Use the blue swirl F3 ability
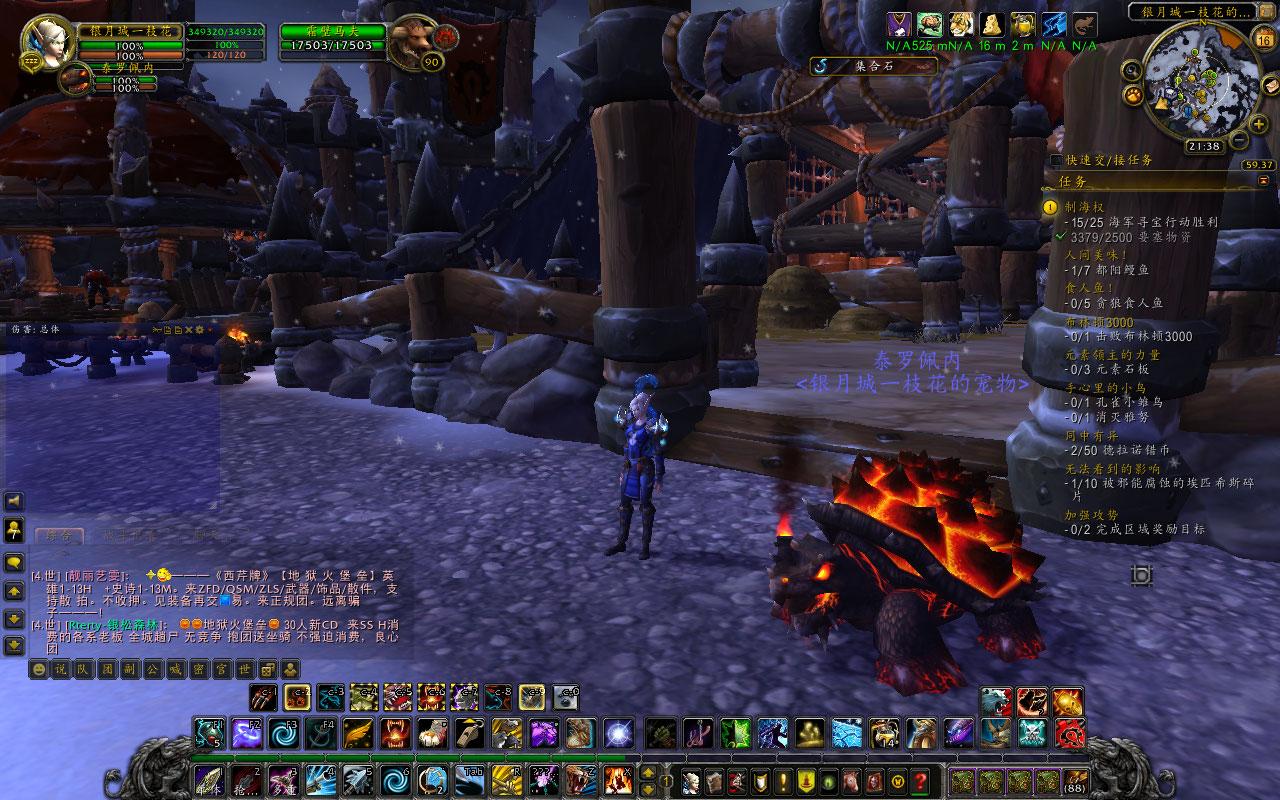This screenshot has width=1280, height=800. point(284,734)
